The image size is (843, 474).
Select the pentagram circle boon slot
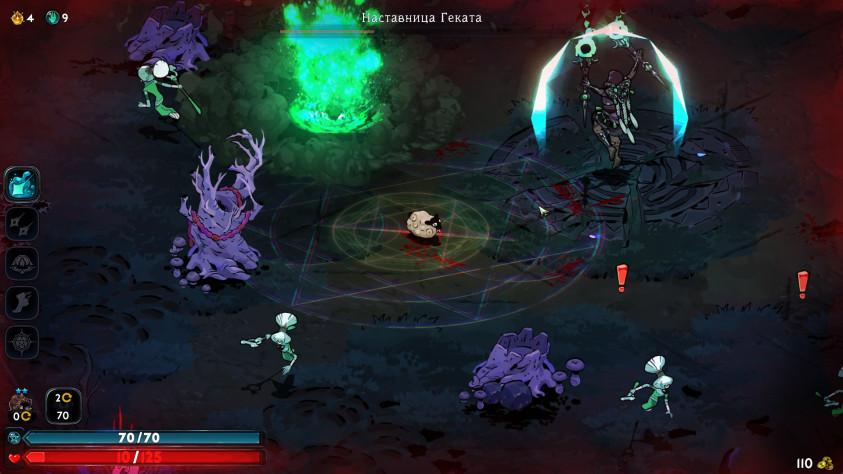[x=22, y=341]
